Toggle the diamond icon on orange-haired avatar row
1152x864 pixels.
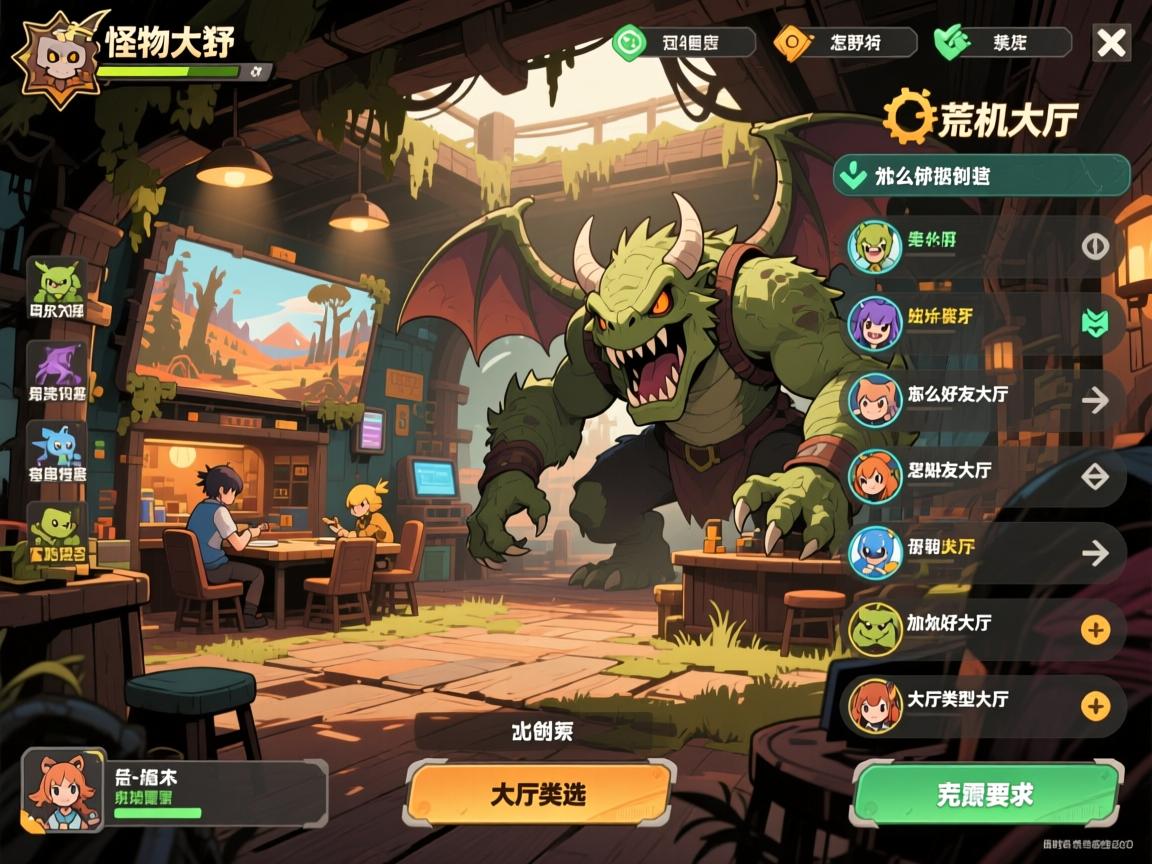click(1096, 476)
